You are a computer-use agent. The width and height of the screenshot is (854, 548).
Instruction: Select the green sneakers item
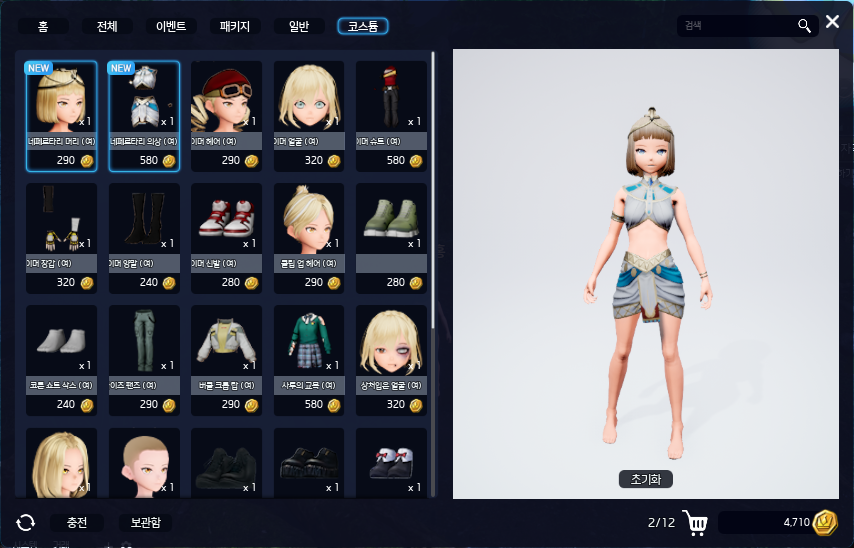391,219
